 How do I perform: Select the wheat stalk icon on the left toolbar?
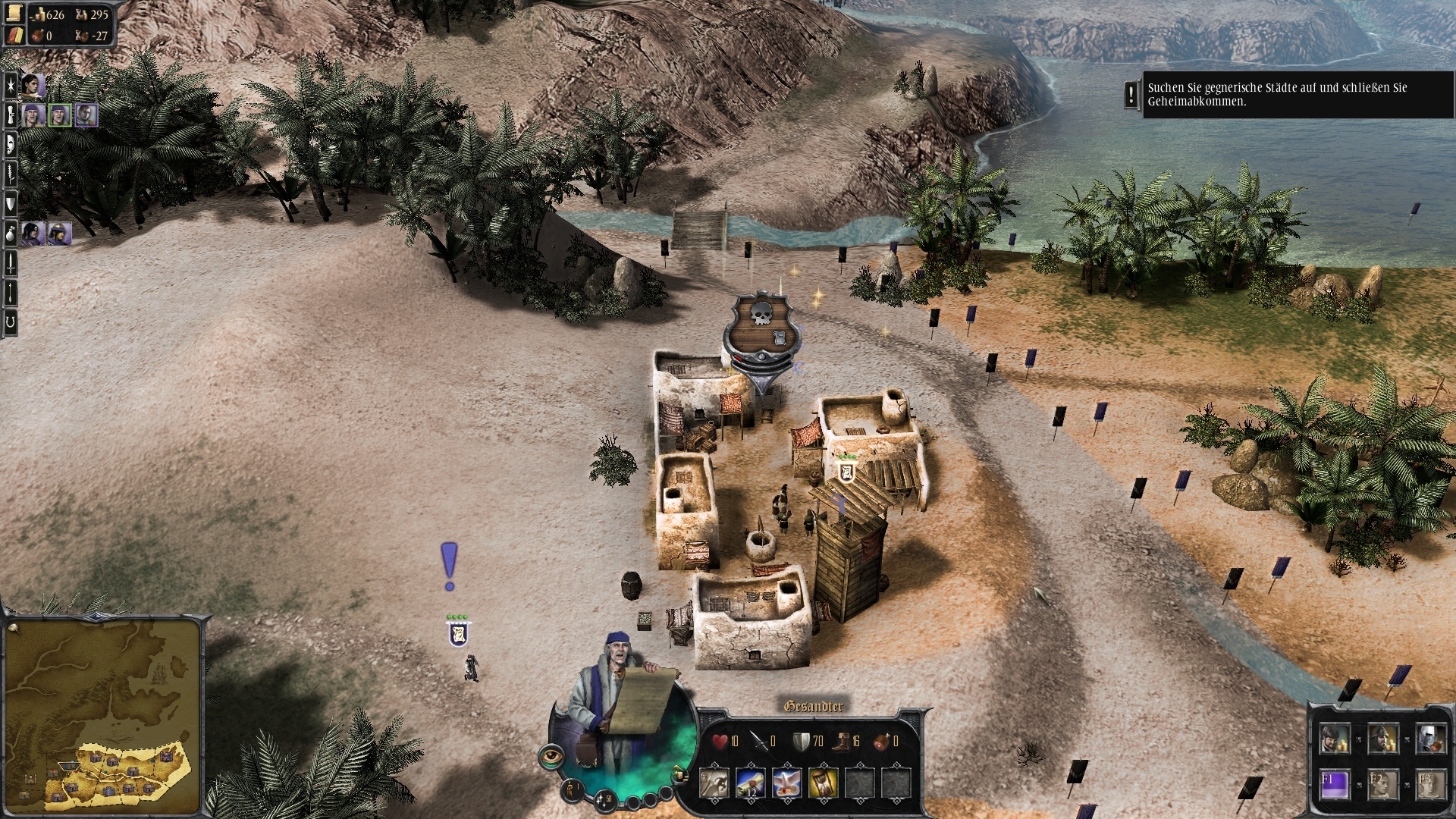click(x=10, y=173)
